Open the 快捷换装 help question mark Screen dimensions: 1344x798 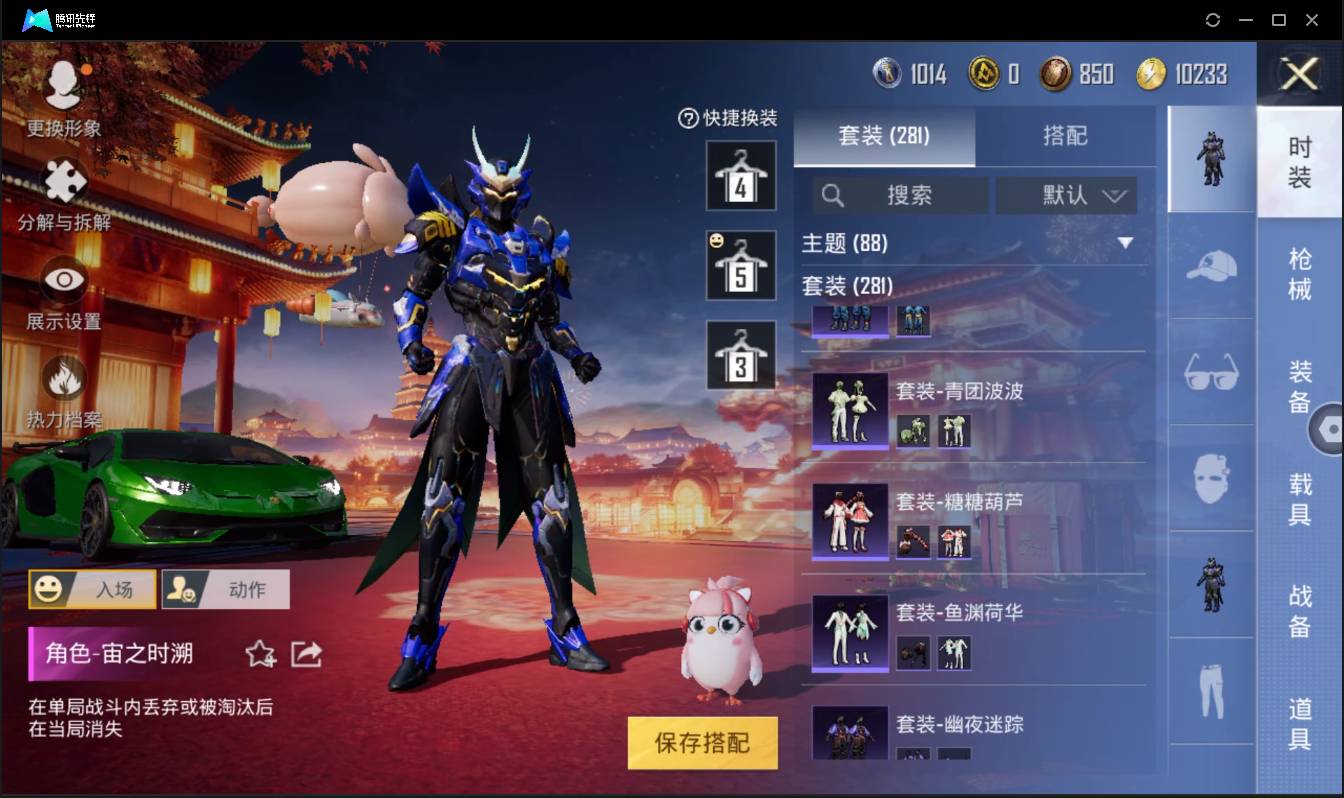point(687,120)
